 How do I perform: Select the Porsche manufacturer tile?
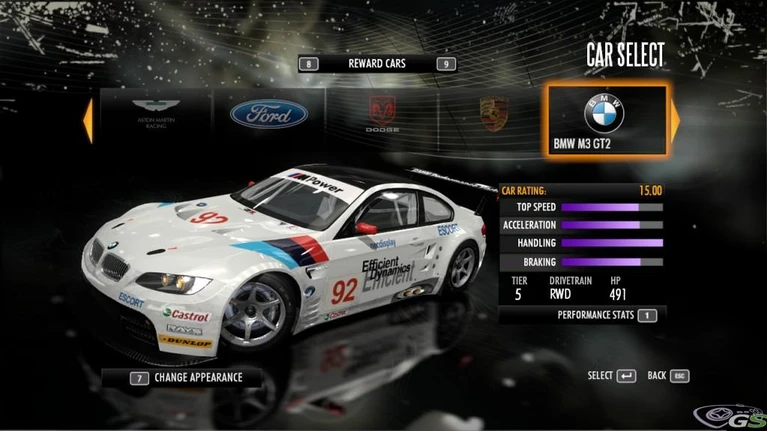(x=492, y=116)
